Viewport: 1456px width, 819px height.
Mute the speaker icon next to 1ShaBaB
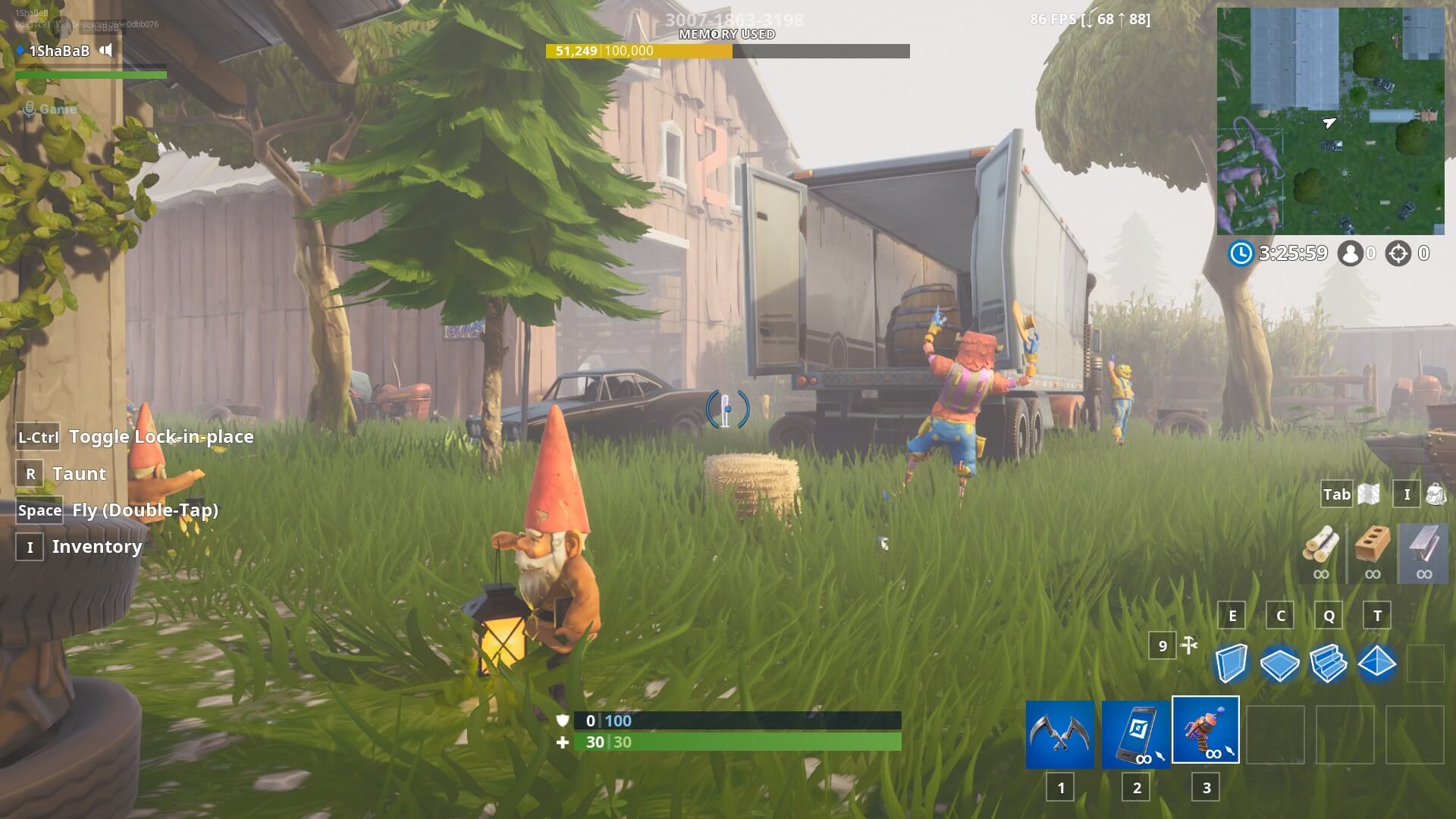tap(105, 52)
